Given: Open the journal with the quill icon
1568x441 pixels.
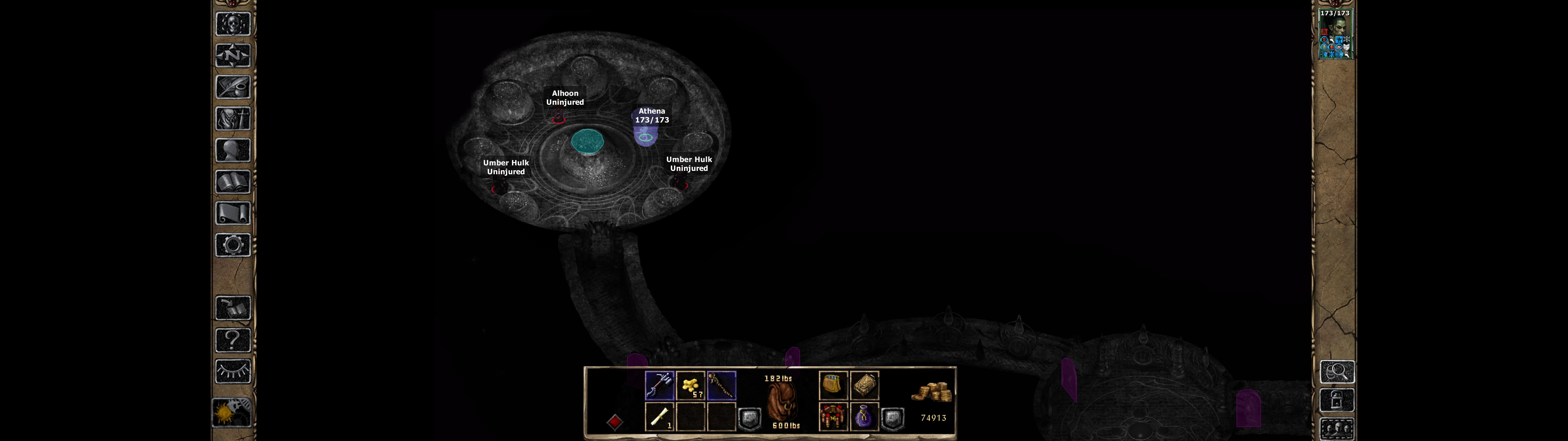Looking at the screenshot, I should pos(233,87).
